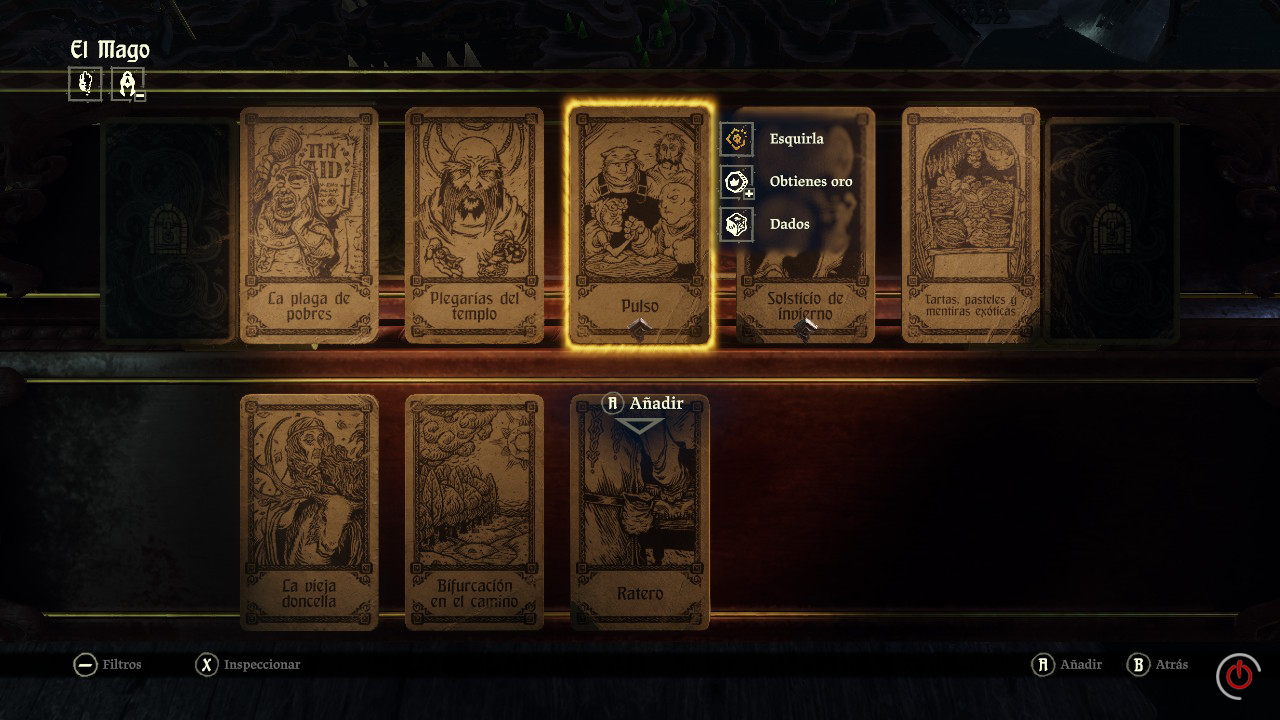Select the La plaga de pobres card

[x=309, y=225]
